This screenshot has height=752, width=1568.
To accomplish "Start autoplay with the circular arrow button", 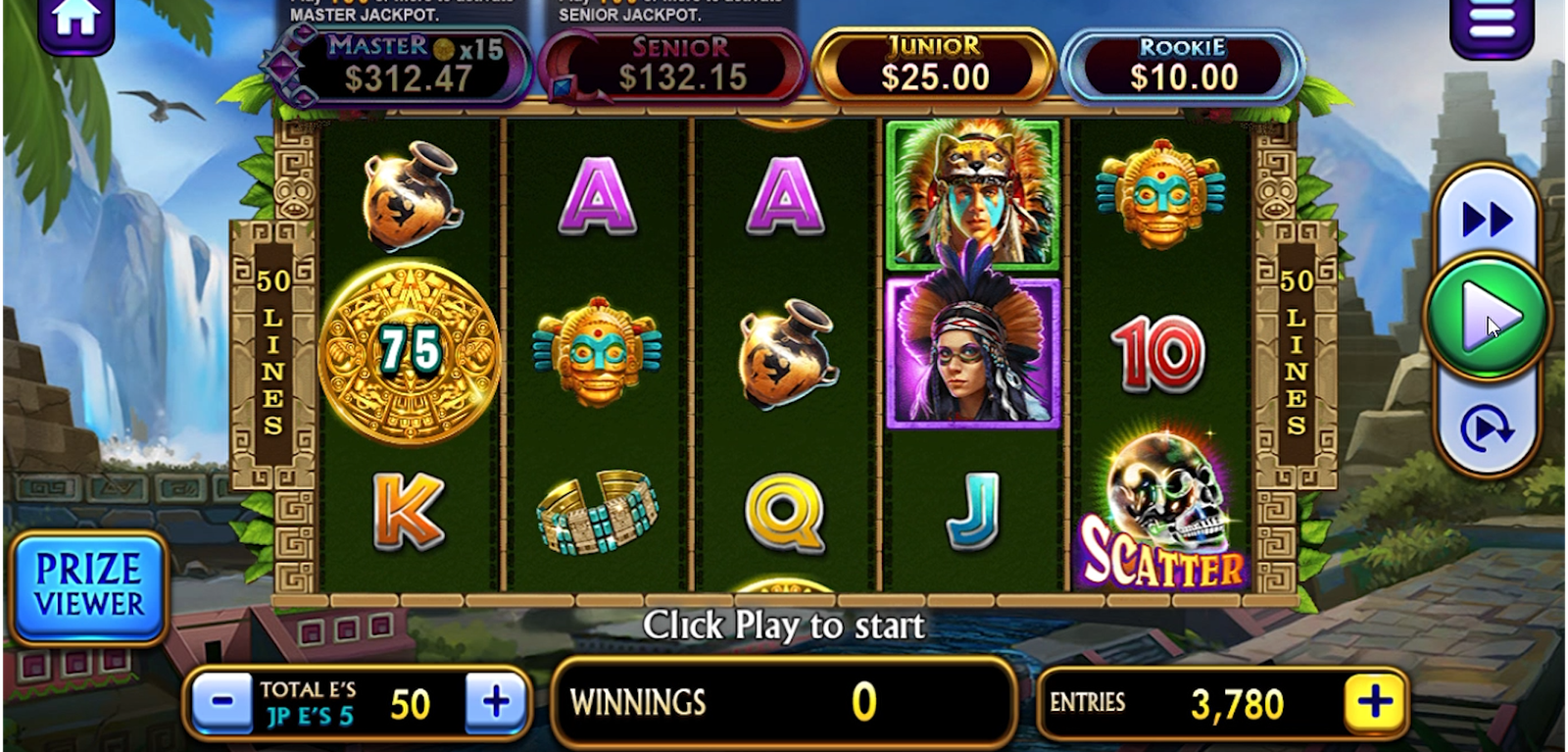I will tap(1486, 429).
